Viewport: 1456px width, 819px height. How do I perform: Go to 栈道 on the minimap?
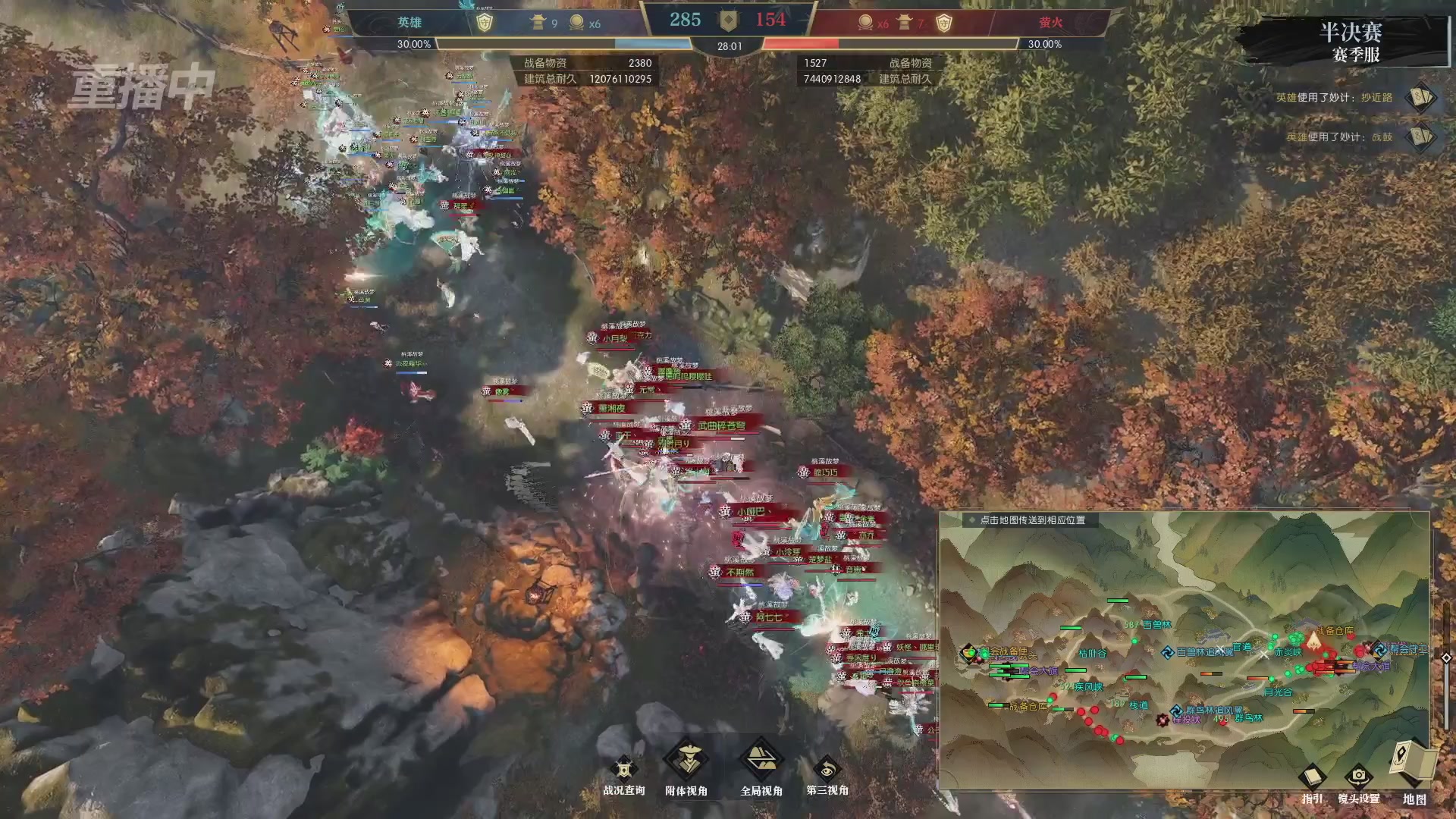[x=1138, y=704]
